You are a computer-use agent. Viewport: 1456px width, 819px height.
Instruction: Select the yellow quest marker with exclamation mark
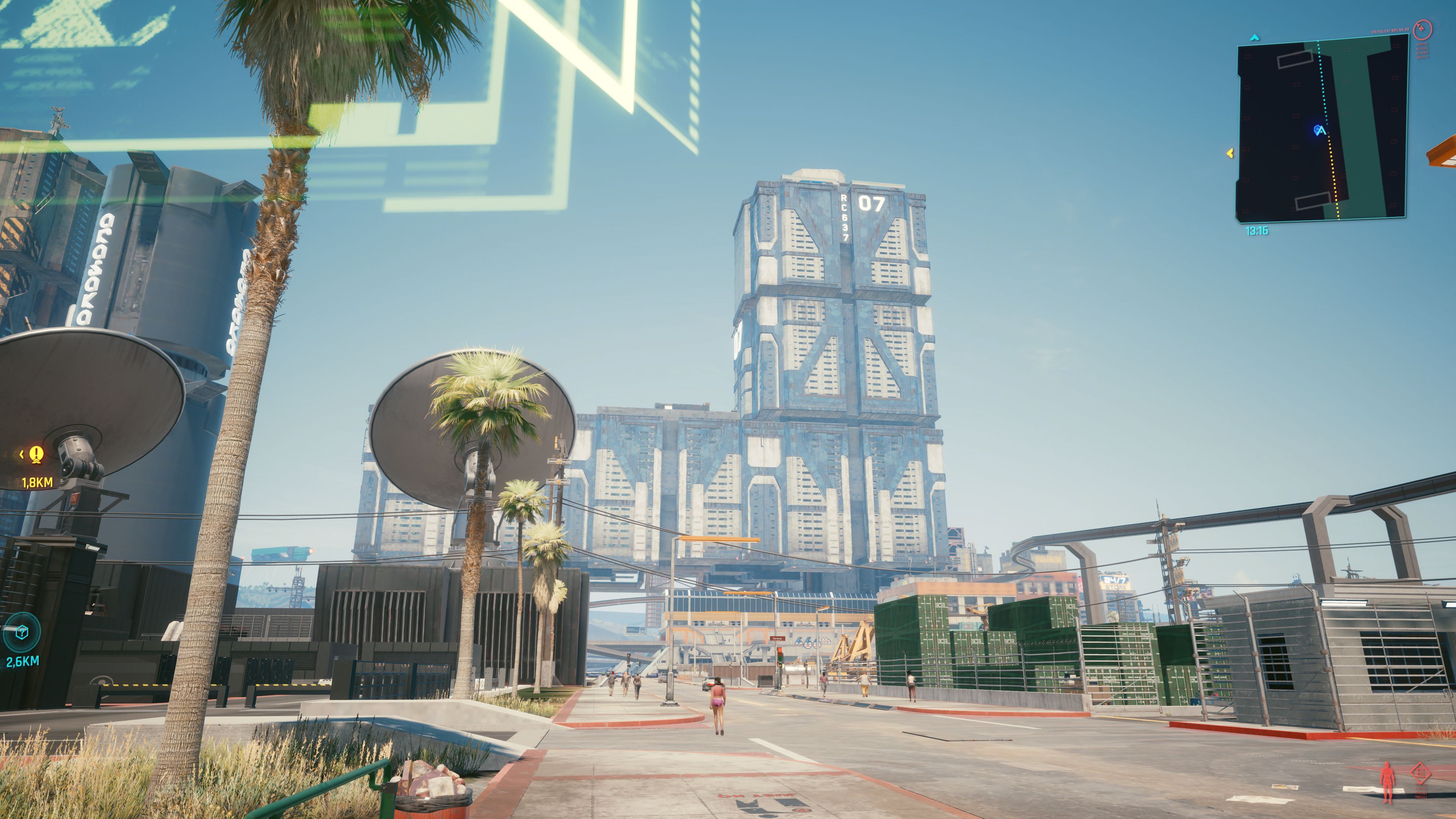coord(36,454)
